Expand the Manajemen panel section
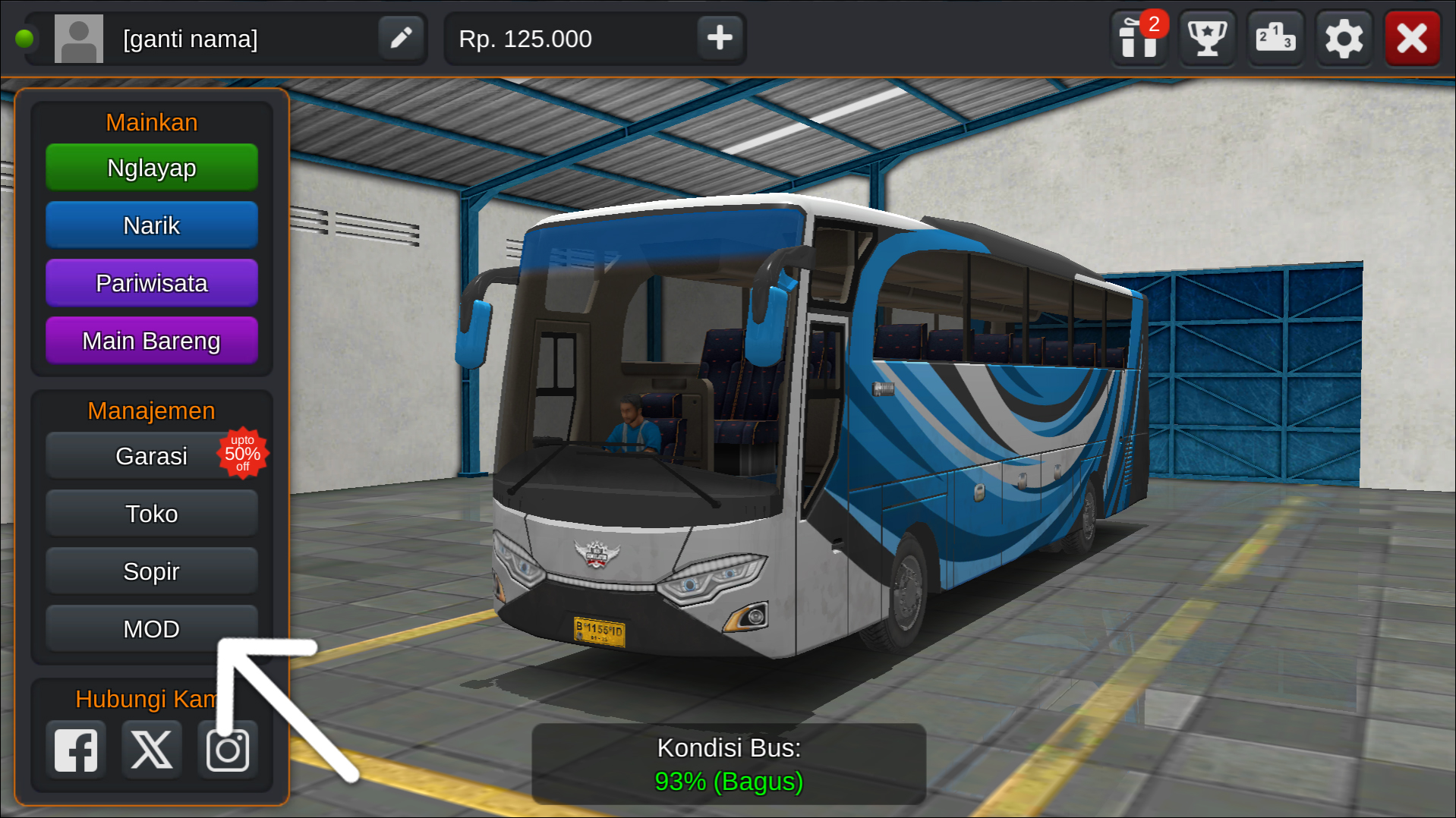 151,411
